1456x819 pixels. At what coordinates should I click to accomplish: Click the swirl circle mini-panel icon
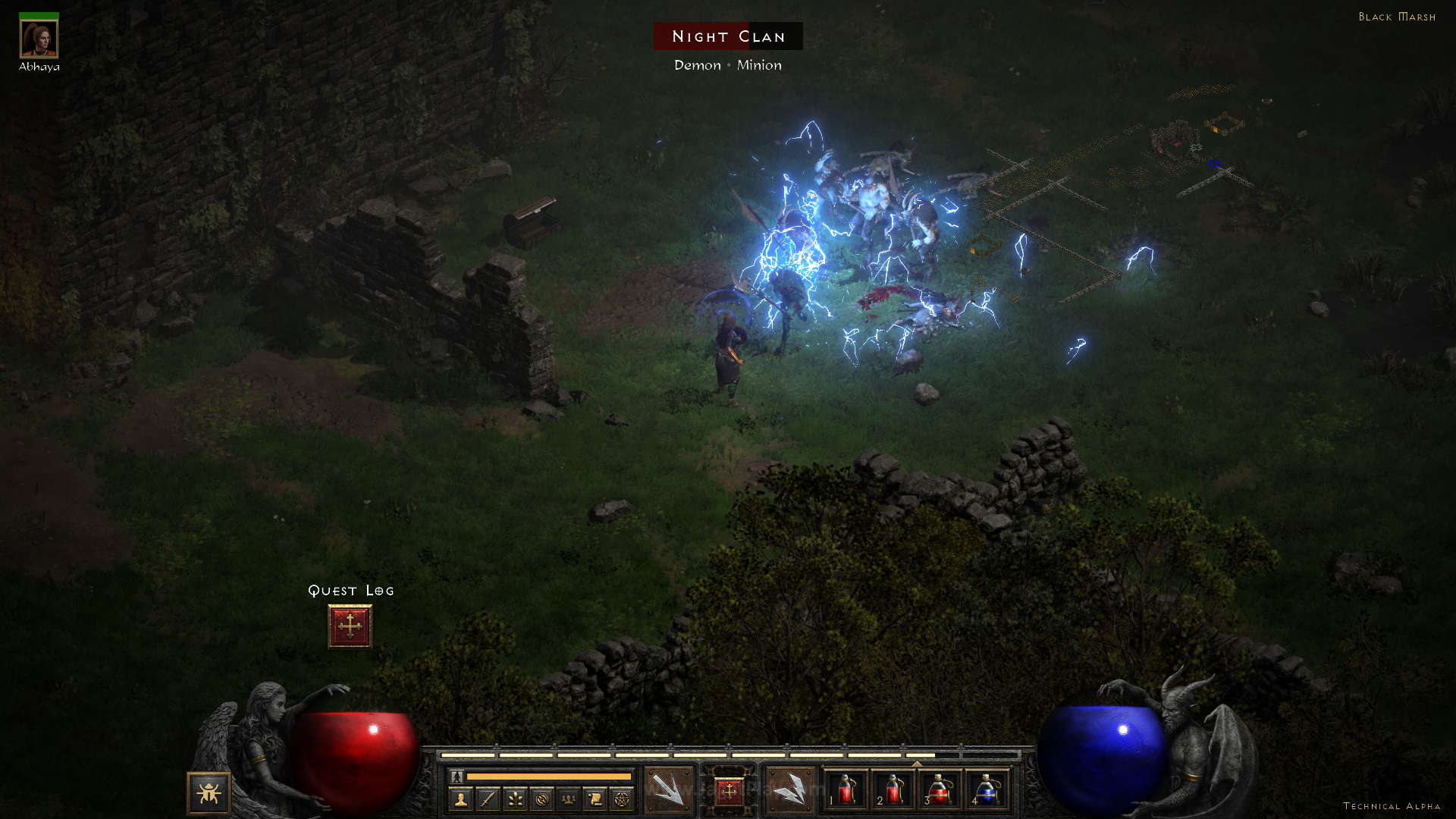click(541, 799)
